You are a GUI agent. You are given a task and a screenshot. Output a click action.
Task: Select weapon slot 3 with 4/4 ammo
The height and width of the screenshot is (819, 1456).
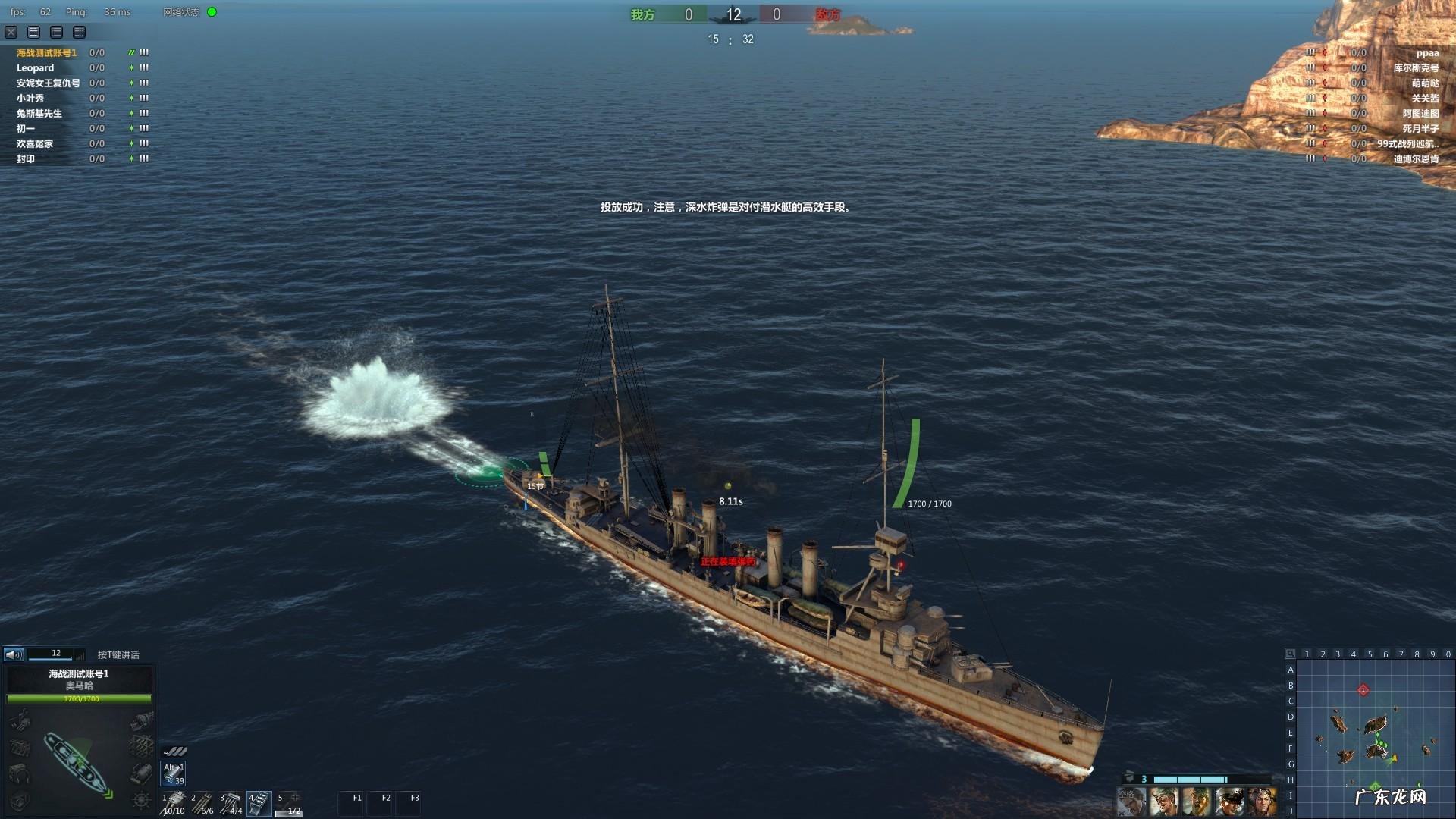click(231, 802)
